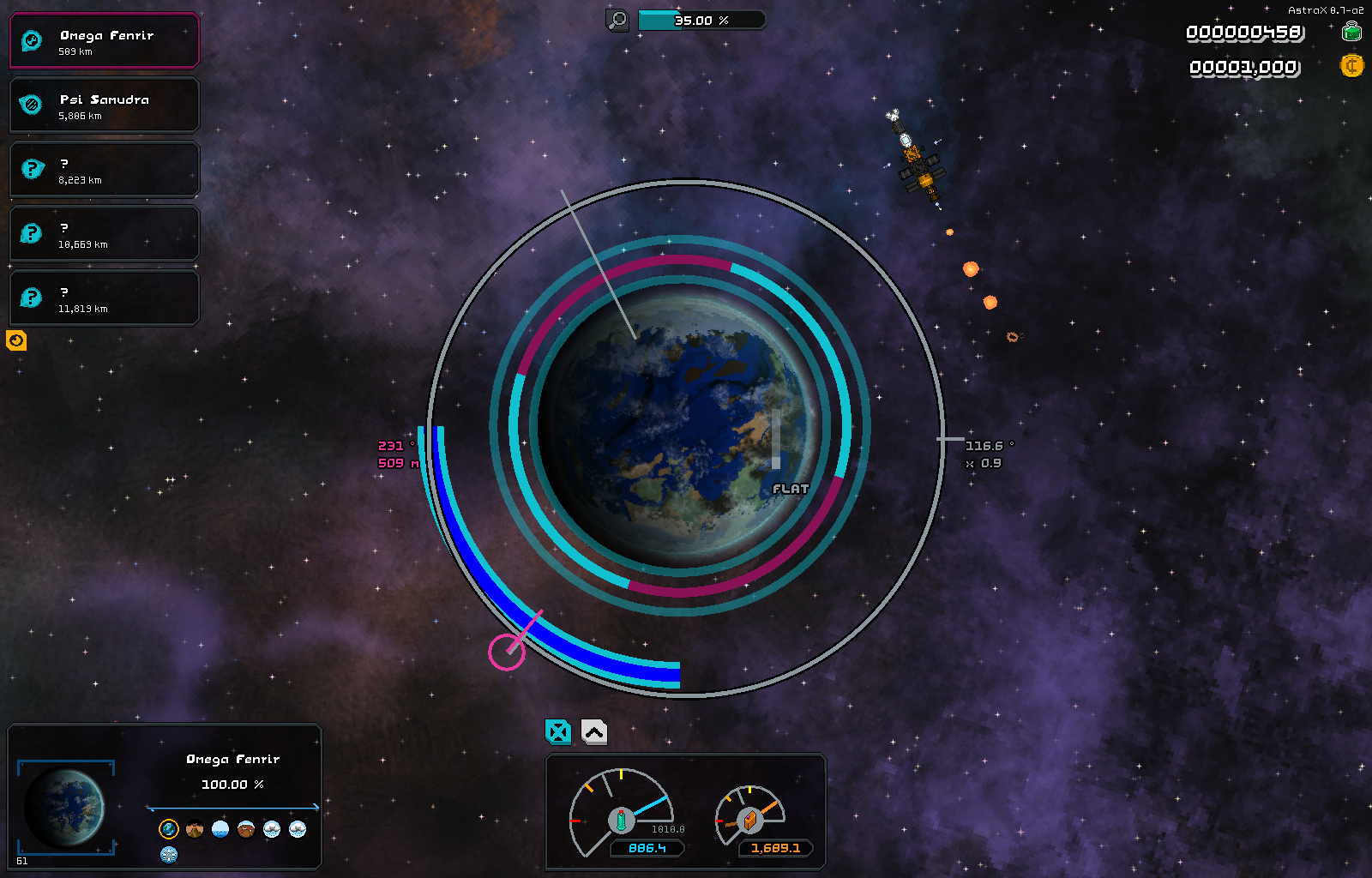The height and width of the screenshot is (878, 1372).
Task: Collapse the gauges panel with the chevron button
Action: tap(594, 731)
